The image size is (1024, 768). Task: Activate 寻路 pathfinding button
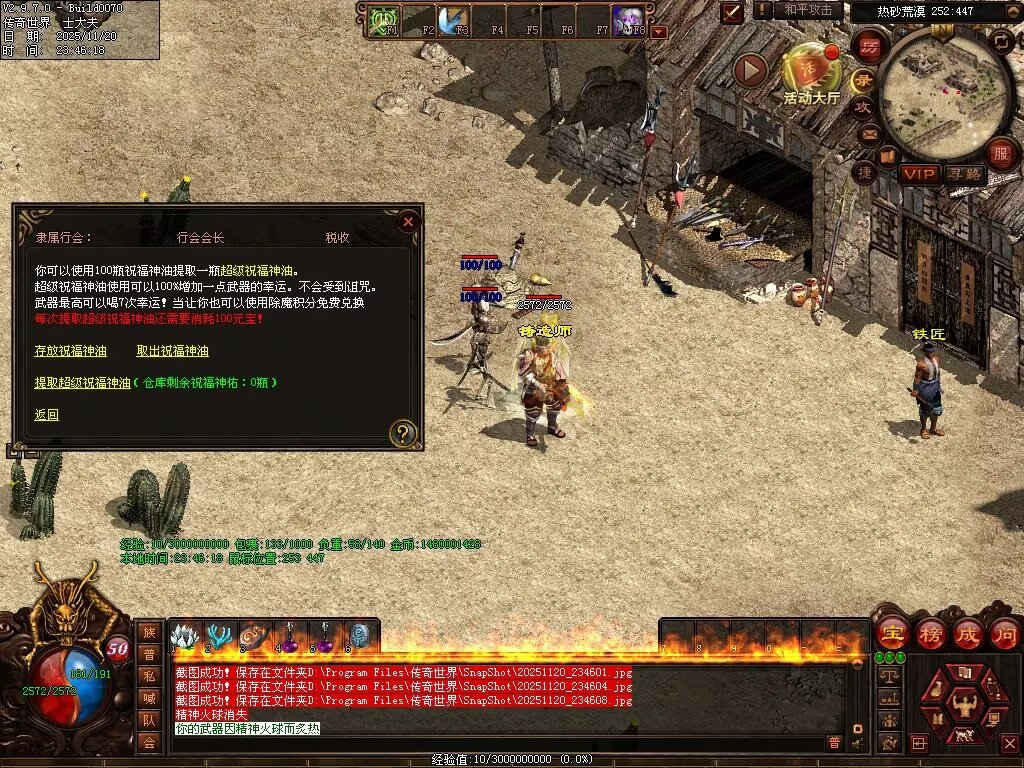click(965, 174)
